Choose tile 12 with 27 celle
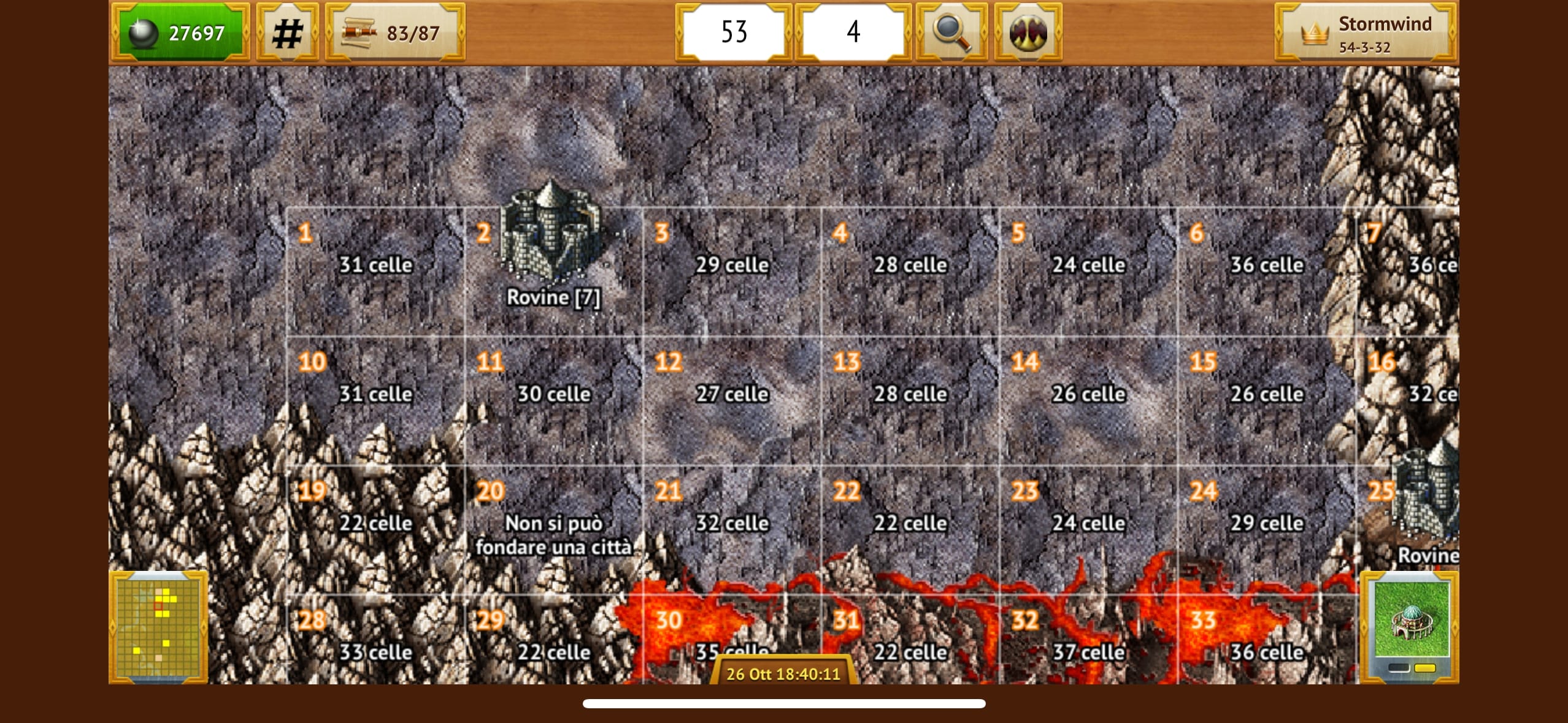 click(731, 400)
